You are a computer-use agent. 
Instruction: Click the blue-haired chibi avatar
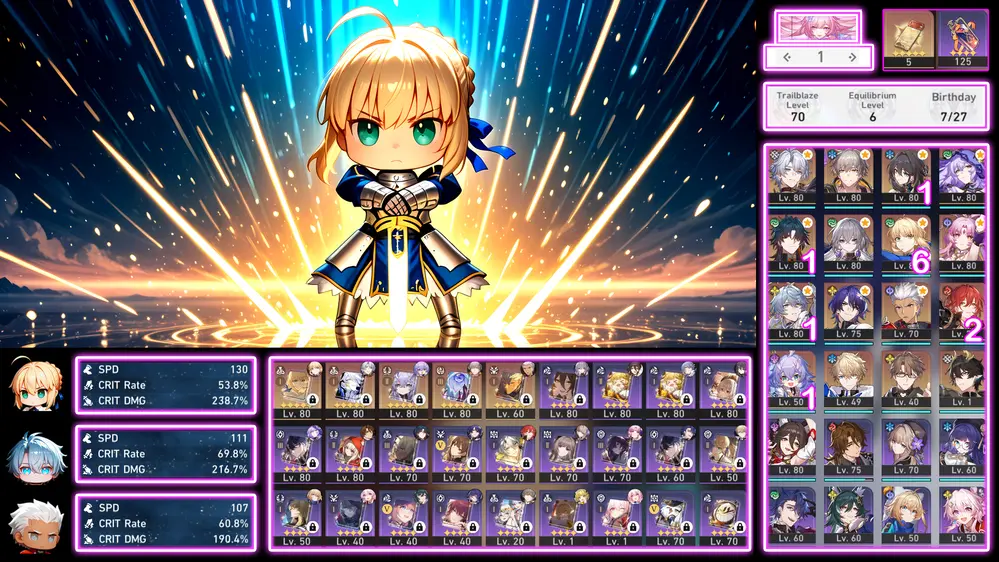[x=37, y=454]
